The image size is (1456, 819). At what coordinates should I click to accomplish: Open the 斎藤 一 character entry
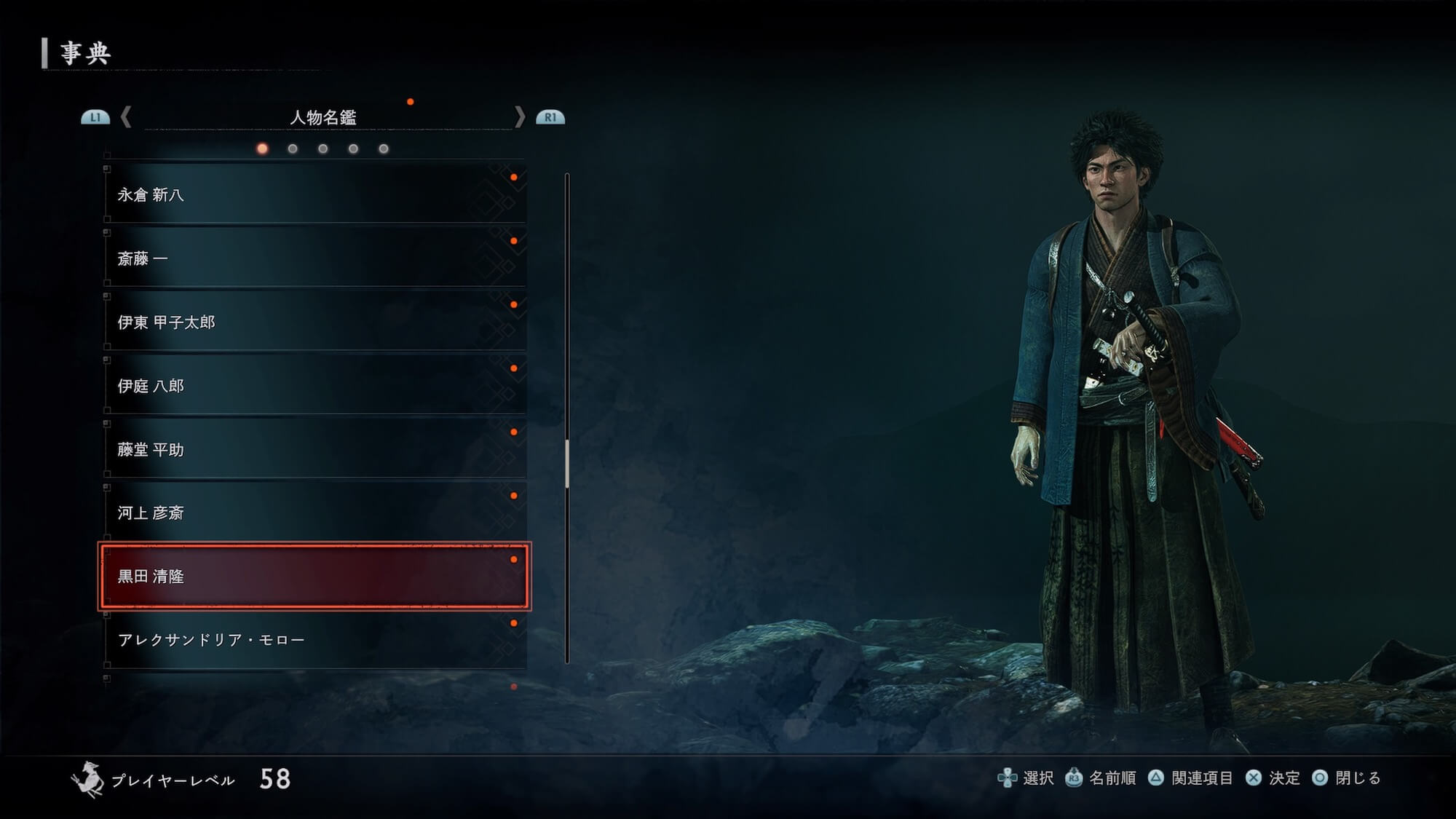[314, 258]
